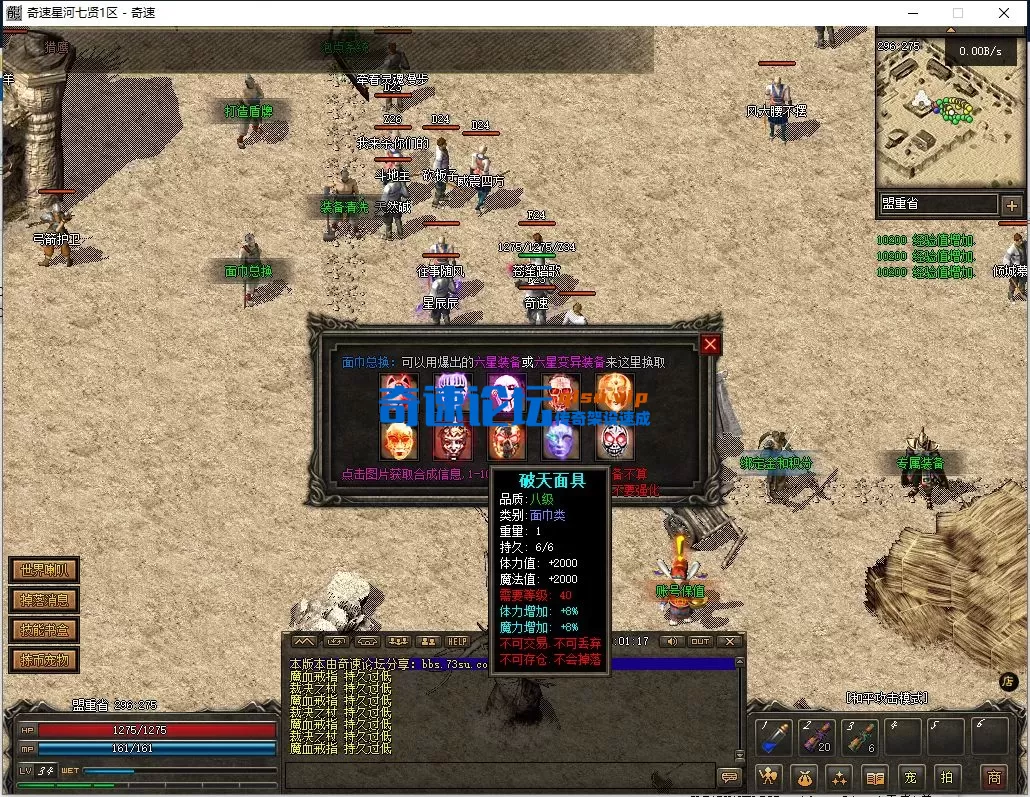
Task: Expand the minimap with the plus button
Action: point(1011,205)
